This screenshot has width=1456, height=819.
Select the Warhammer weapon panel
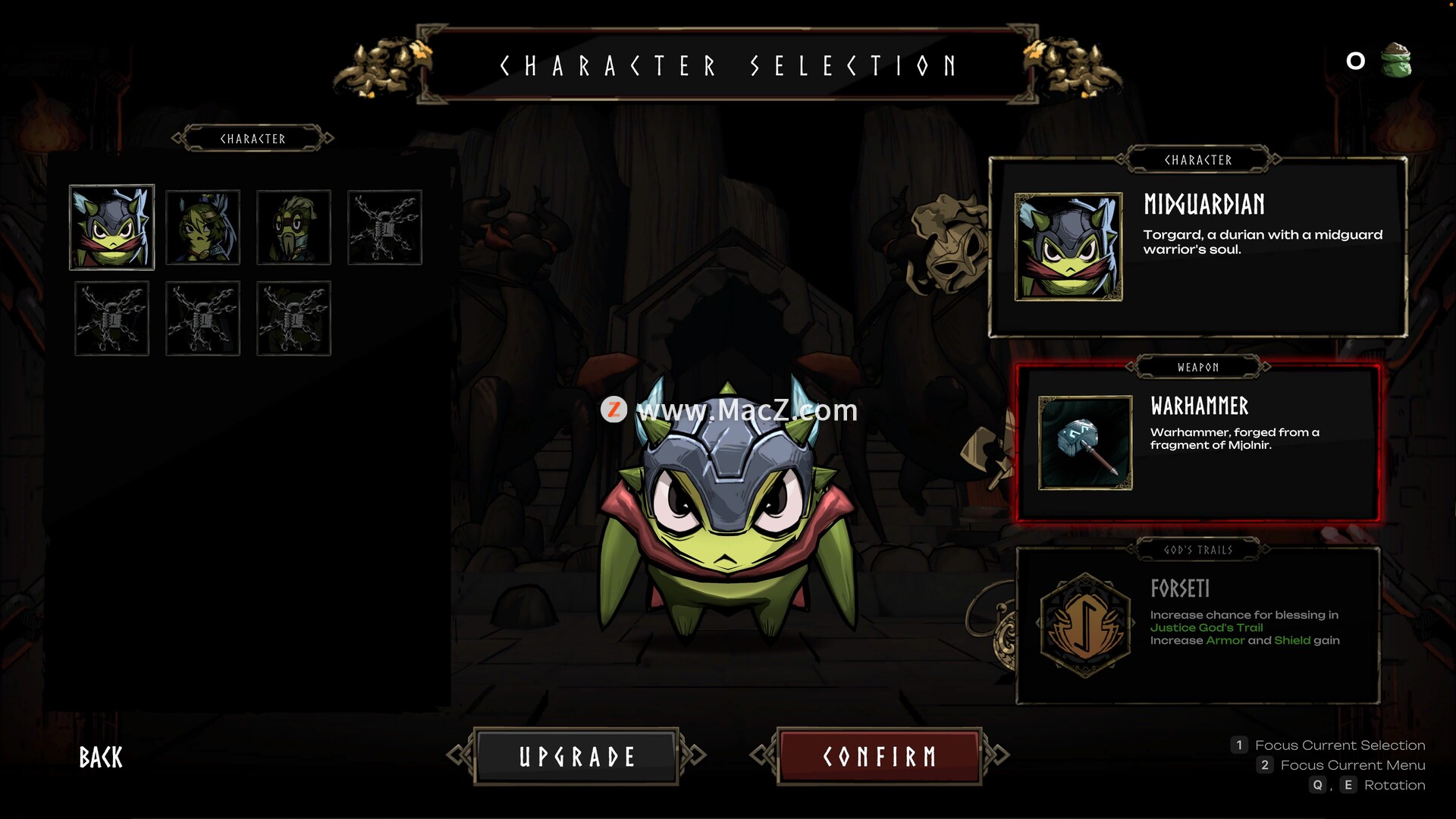(1197, 444)
